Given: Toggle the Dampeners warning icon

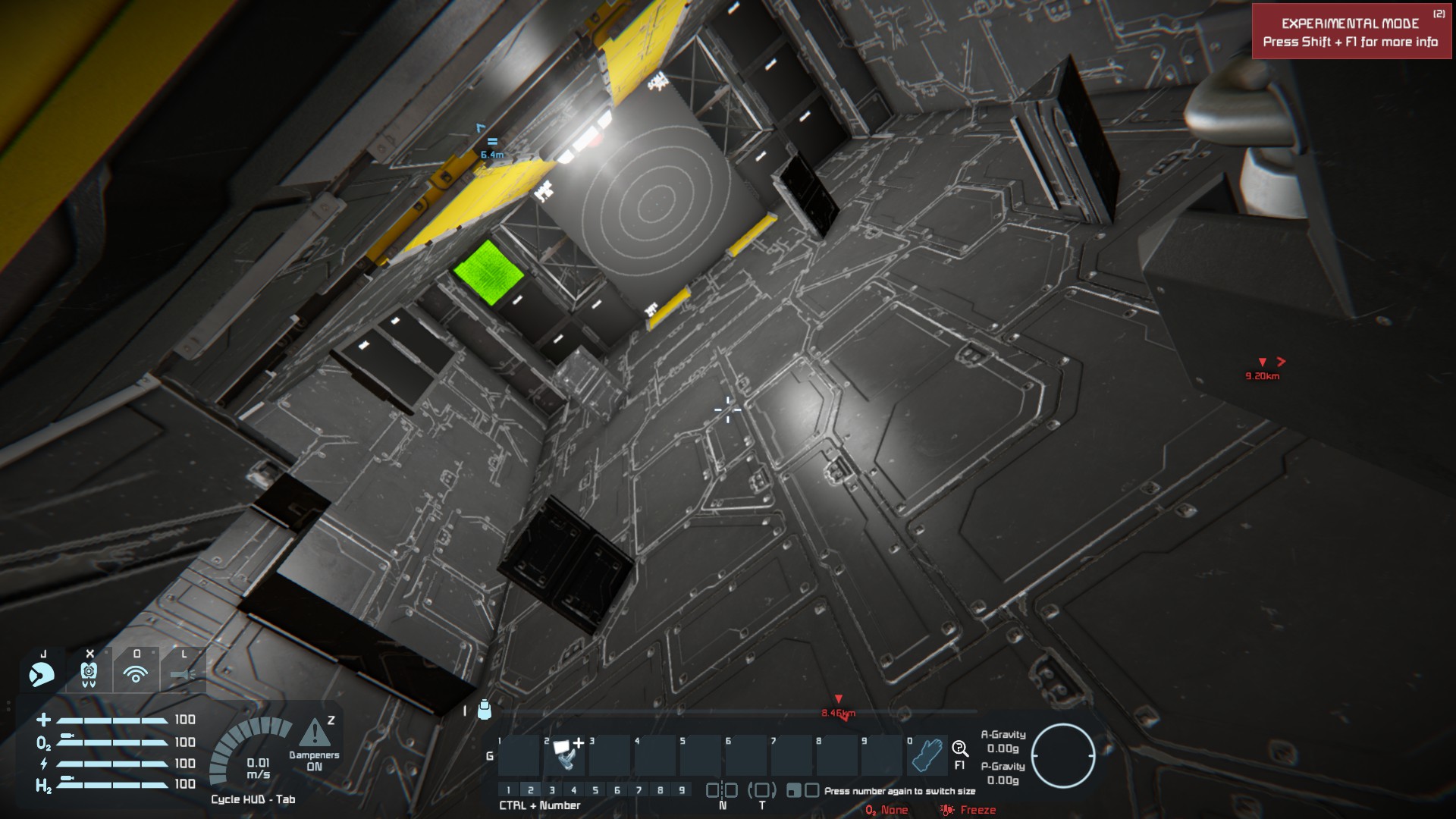Looking at the screenshot, I should click(x=315, y=733).
